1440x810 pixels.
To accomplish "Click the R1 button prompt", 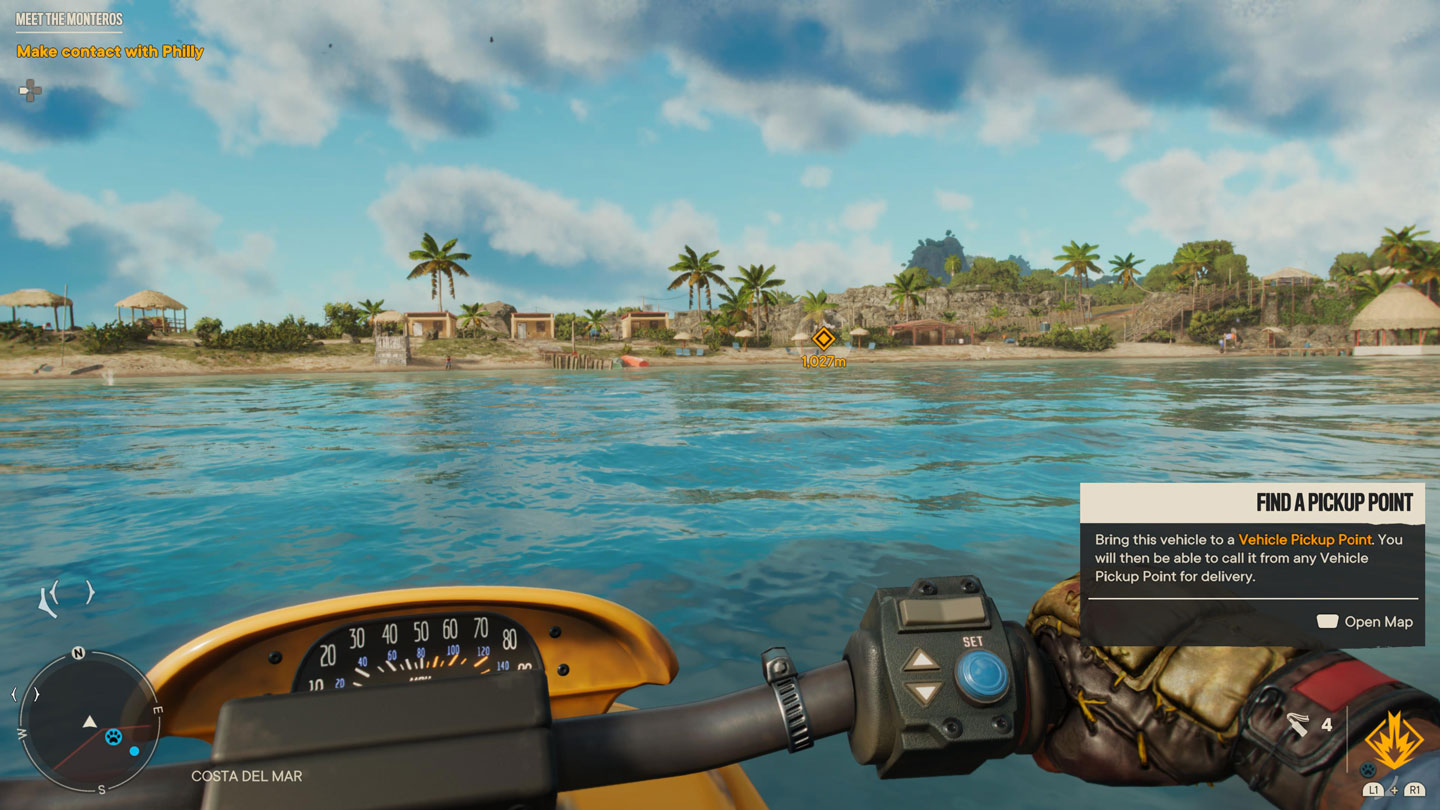I will pyautogui.click(x=1413, y=791).
